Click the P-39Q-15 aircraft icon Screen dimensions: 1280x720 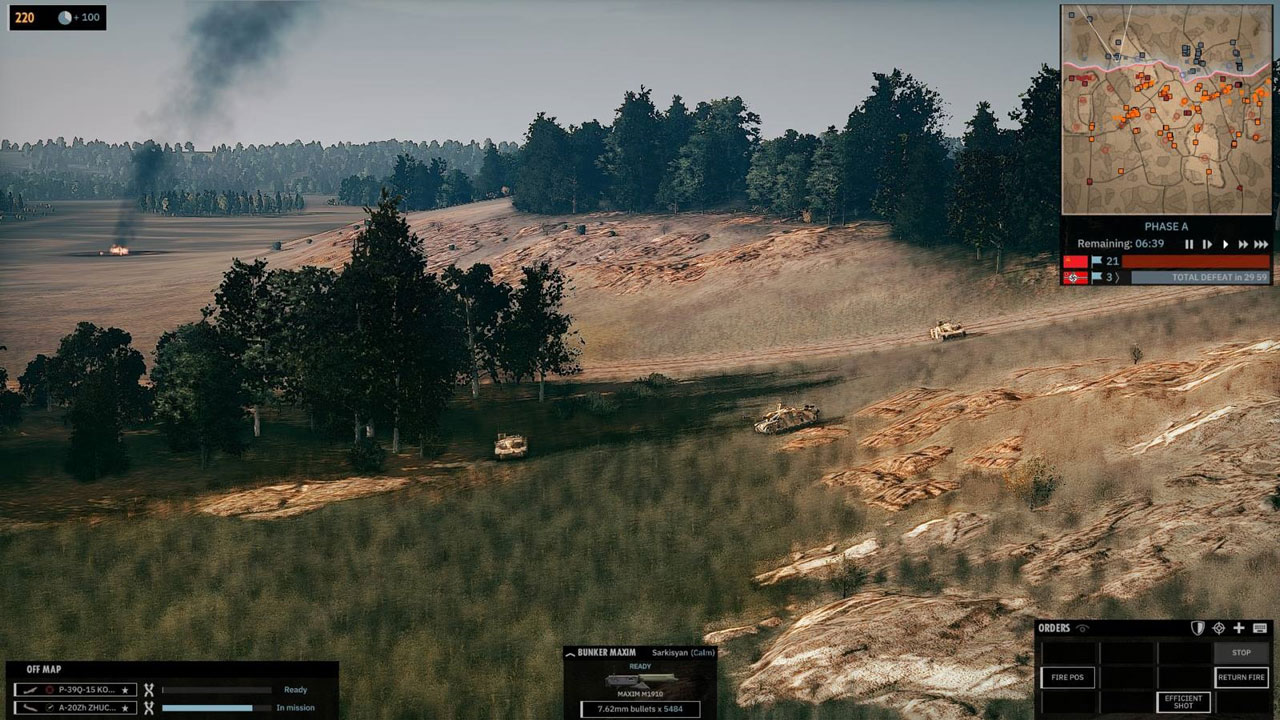click(30, 690)
